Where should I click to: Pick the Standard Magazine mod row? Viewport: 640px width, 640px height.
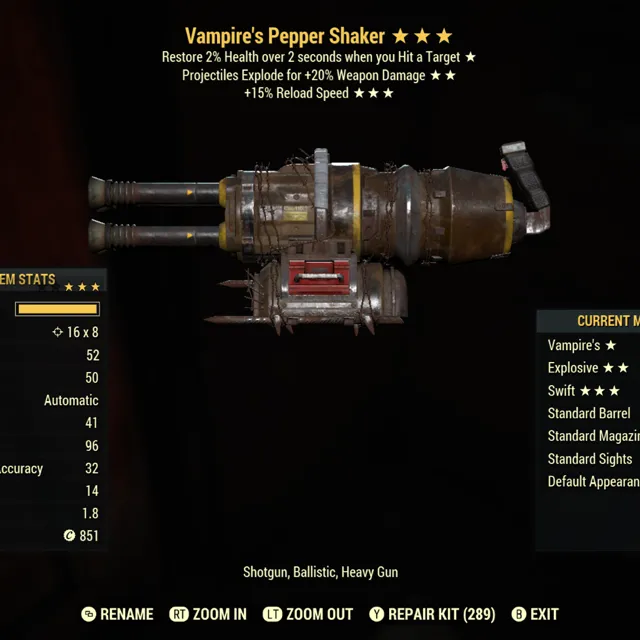click(593, 436)
